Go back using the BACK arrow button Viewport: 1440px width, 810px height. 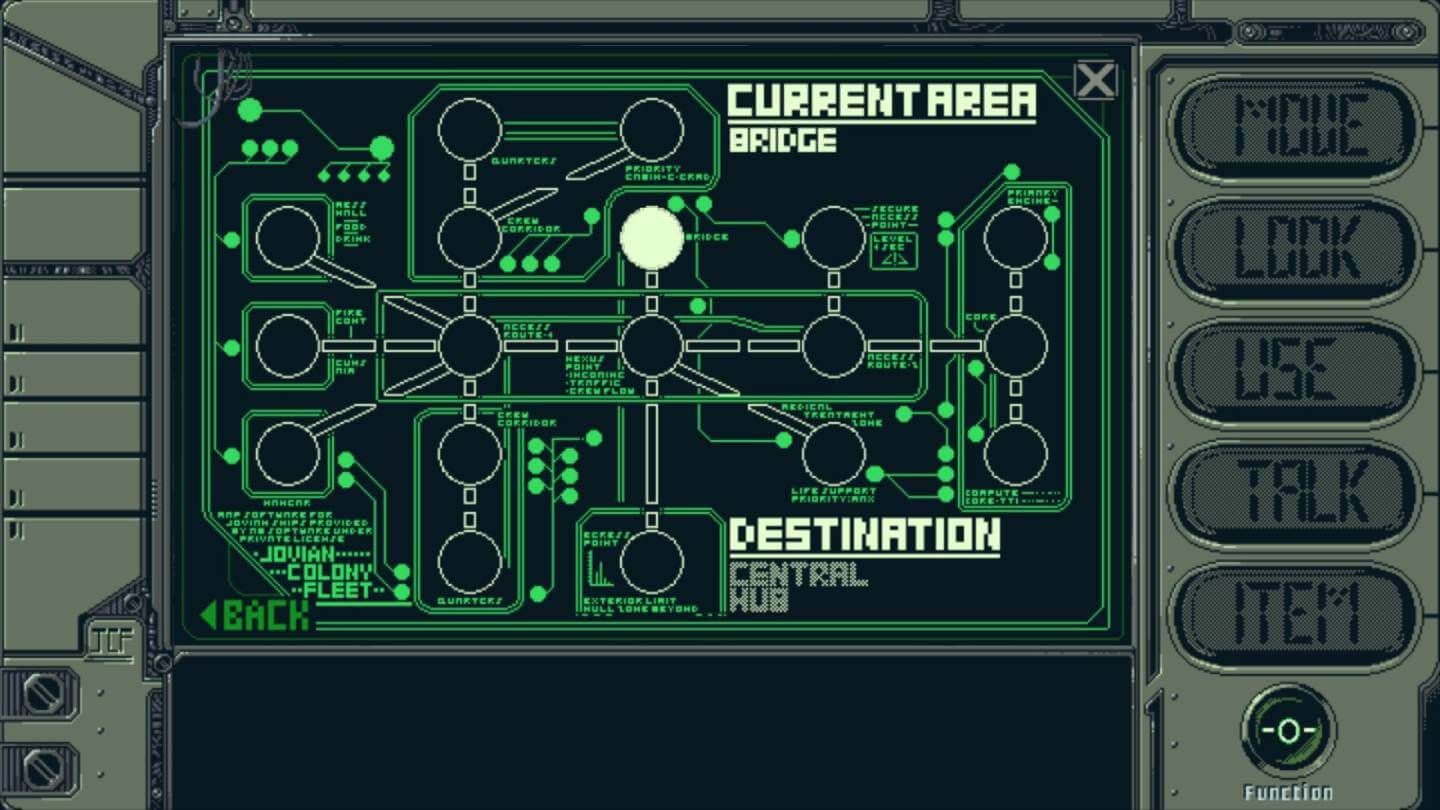(x=256, y=614)
